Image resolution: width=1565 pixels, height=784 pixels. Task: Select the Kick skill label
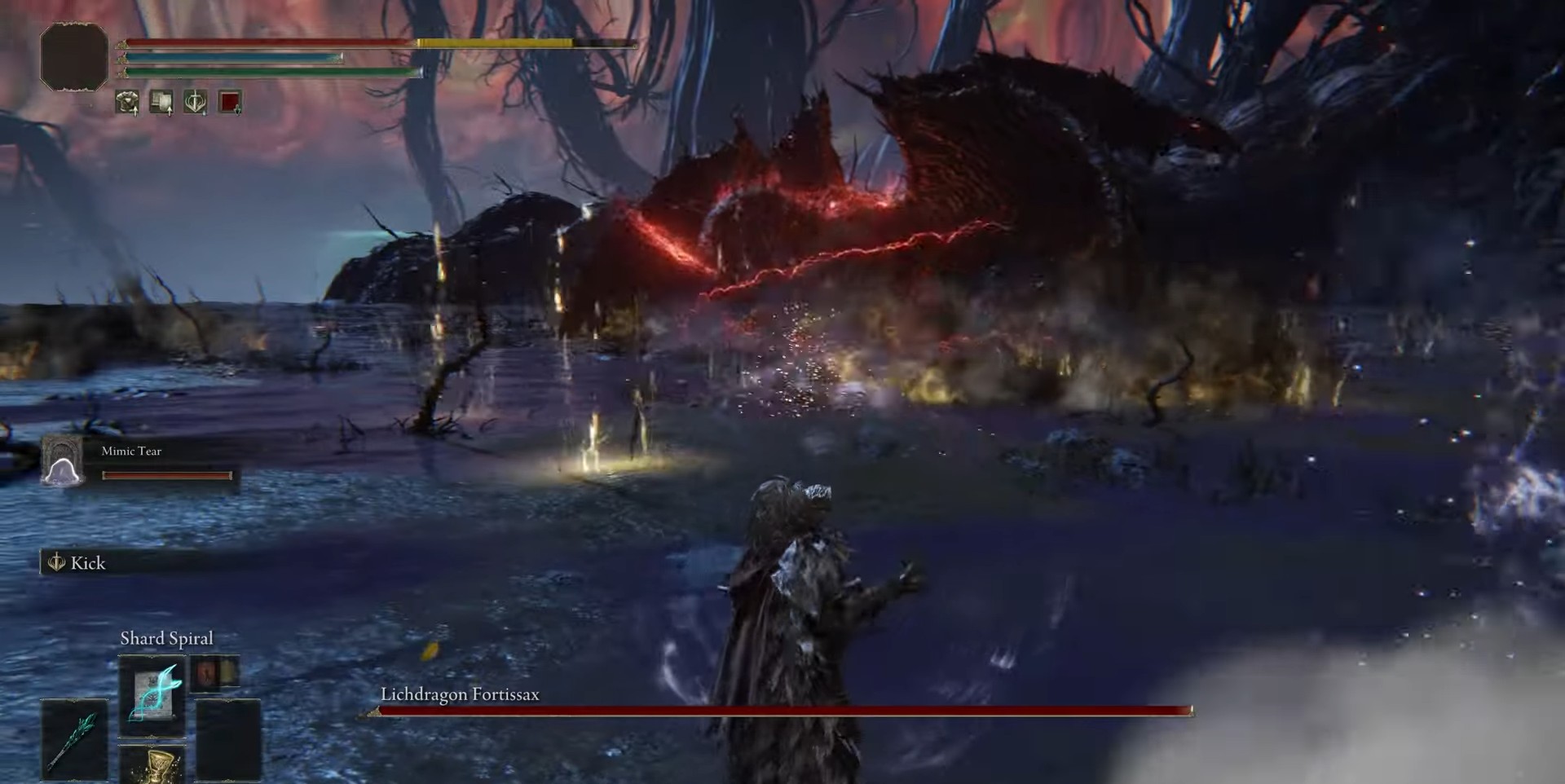[87, 563]
